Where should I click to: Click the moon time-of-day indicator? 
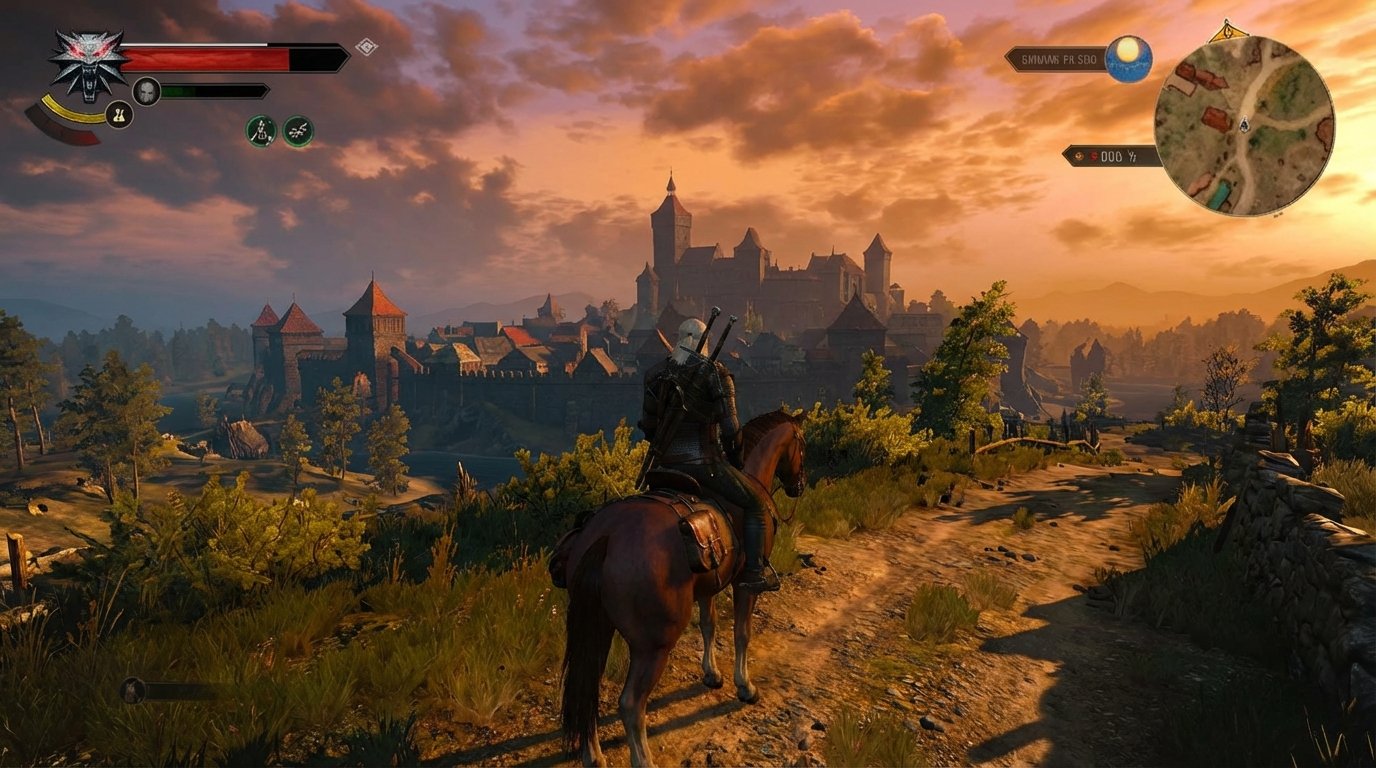point(1127,57)
